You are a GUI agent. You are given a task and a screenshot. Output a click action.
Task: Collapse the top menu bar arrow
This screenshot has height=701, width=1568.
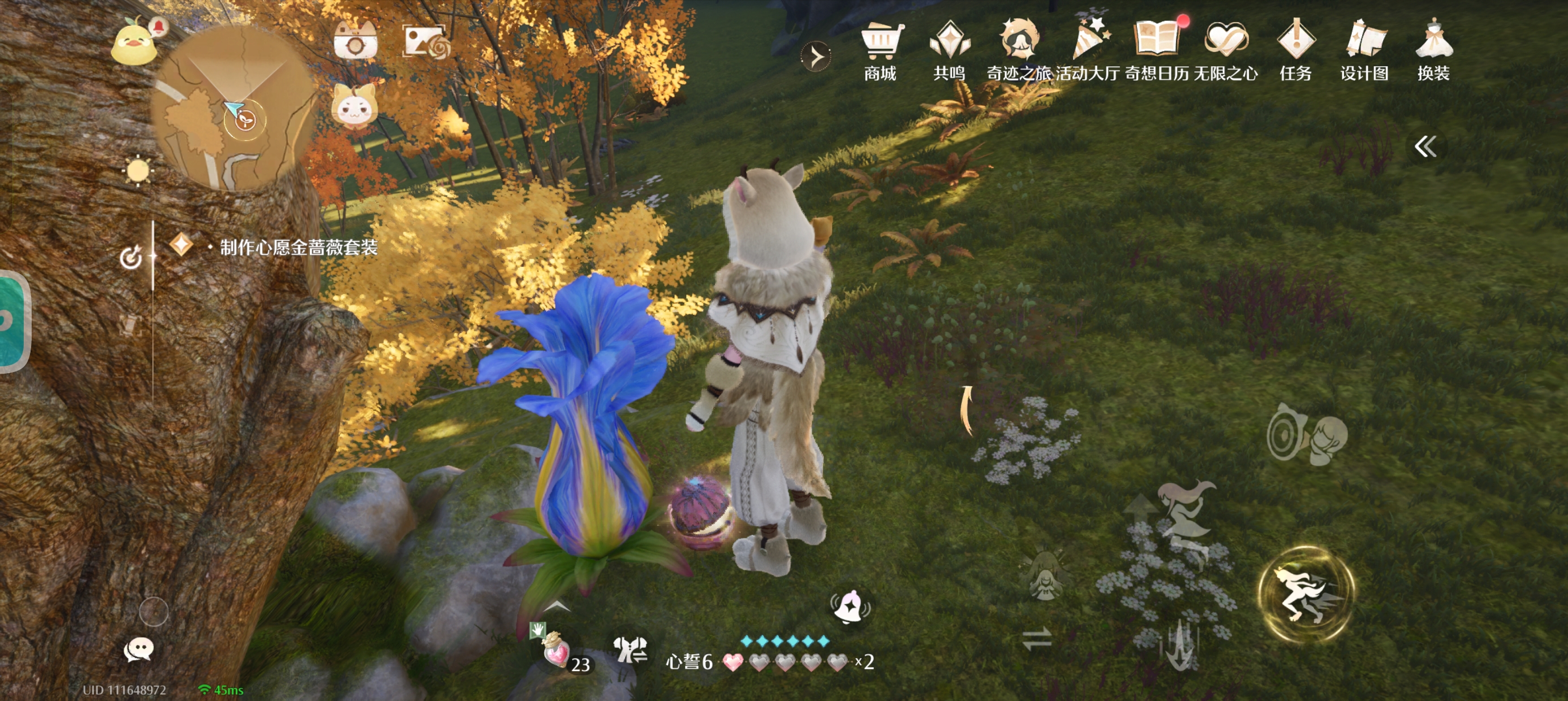pyautogui.click(x=816, y=57)
